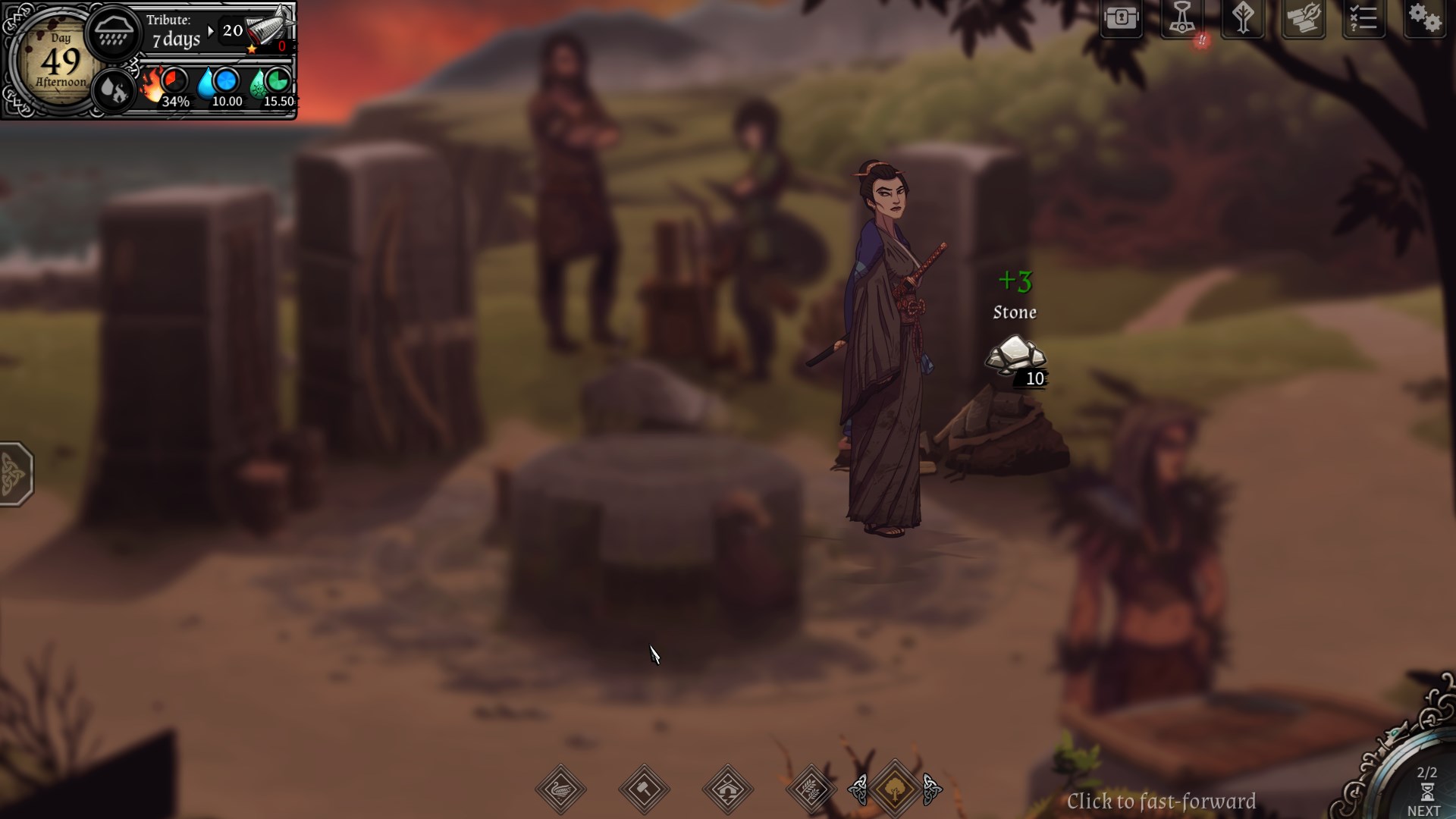Expand the Tribute arrow next to 7 days
The height and width of the screenshot is (819, 1456).
(210, 32)
